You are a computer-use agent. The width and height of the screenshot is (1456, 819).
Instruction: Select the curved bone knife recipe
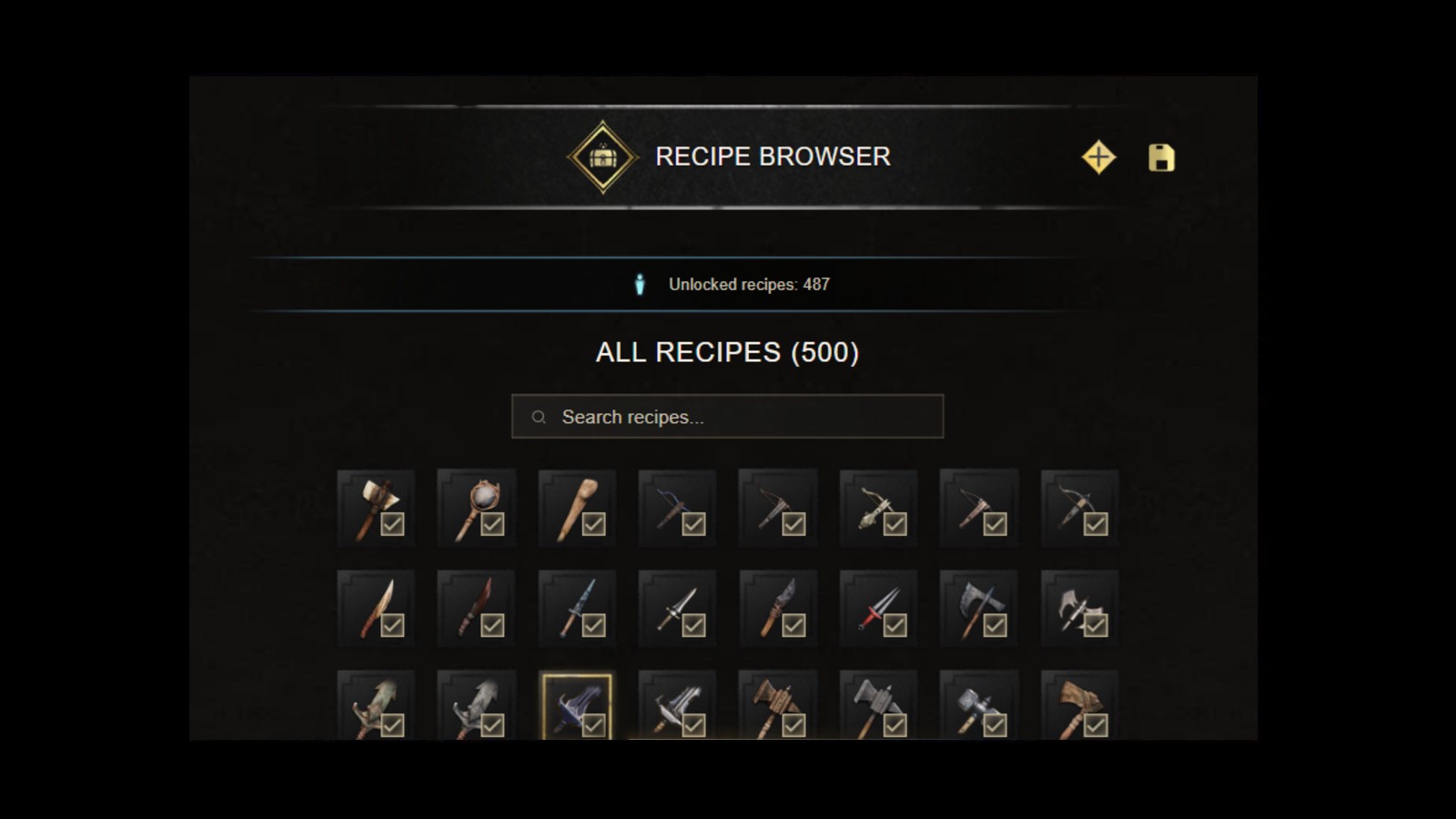point(376,608)
